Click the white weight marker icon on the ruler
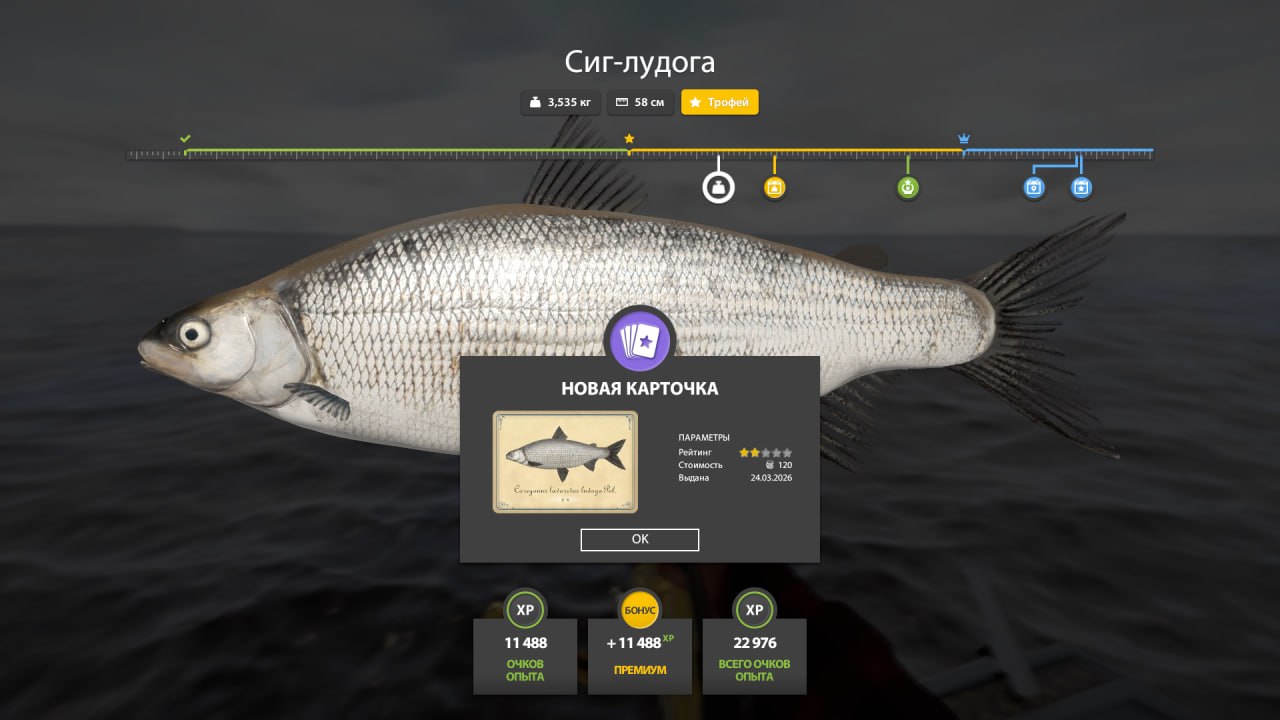1280x720 pixels. click(718, 186)
